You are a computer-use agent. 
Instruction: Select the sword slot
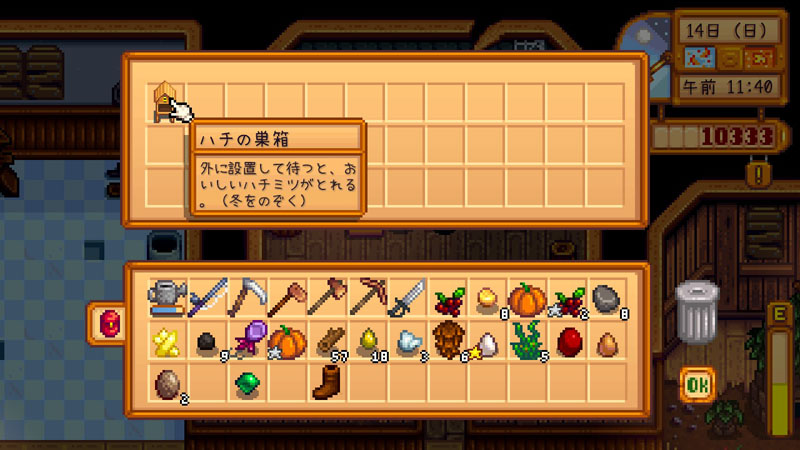pos(406,298)
